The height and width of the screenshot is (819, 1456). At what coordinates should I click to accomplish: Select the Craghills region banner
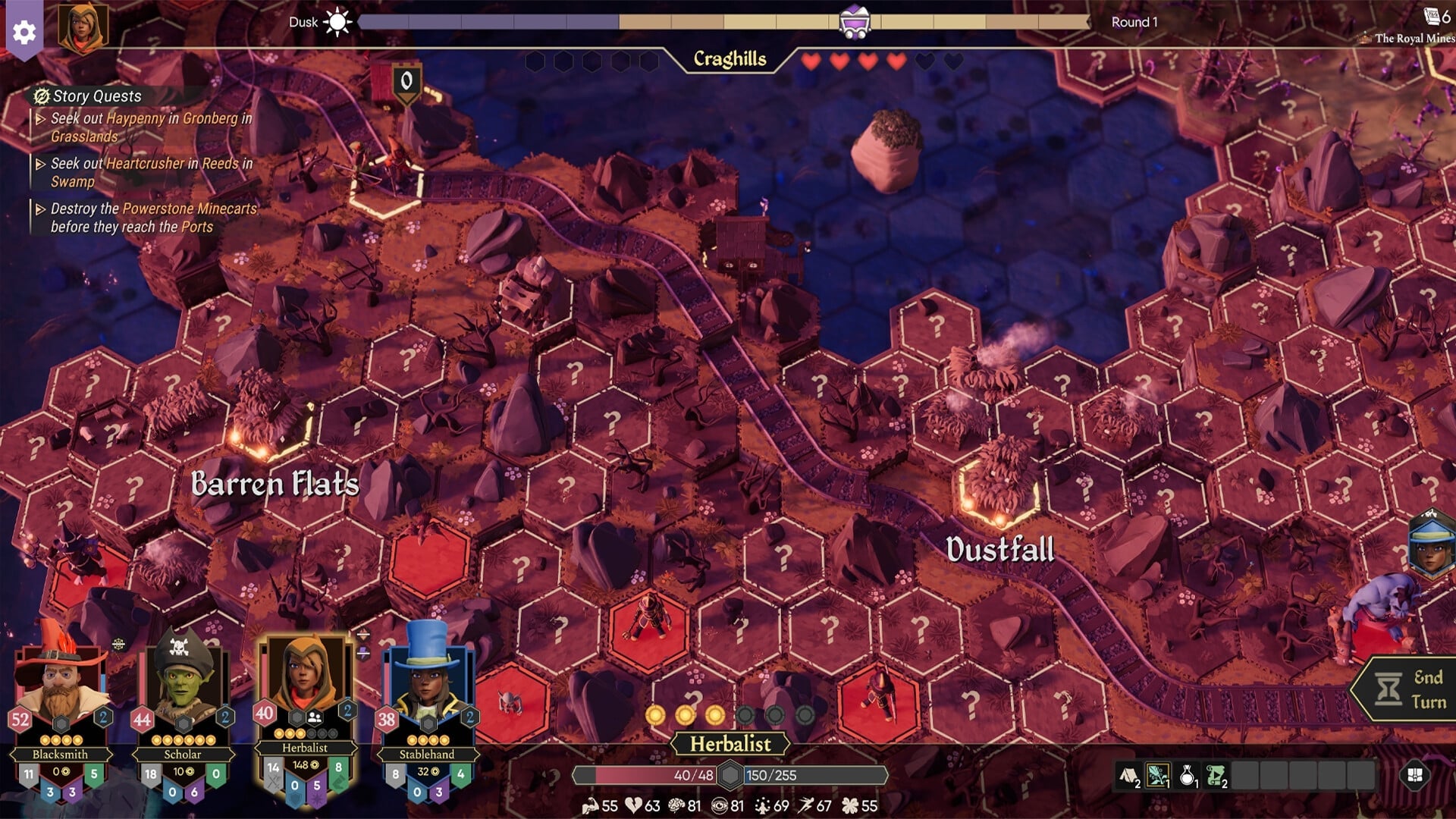730,58
